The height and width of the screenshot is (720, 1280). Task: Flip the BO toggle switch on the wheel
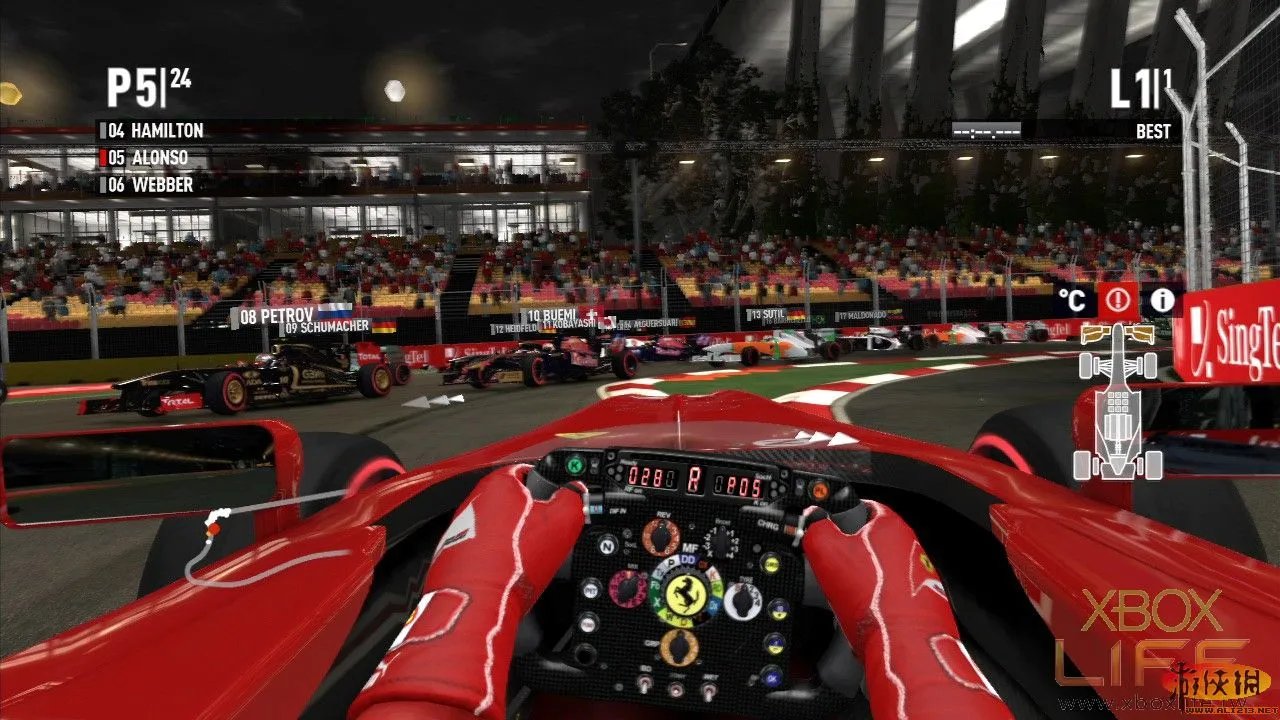(644, 686)
